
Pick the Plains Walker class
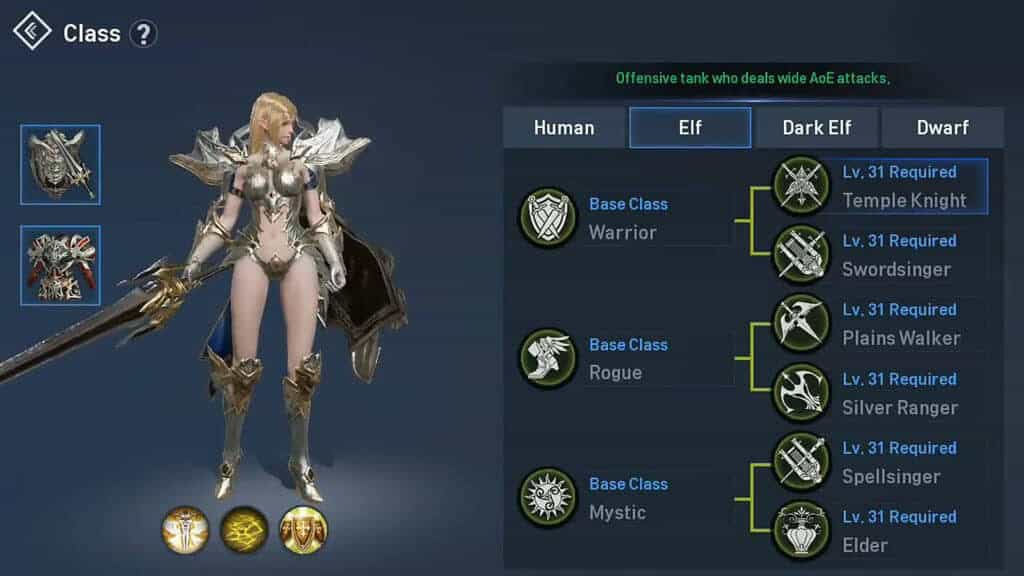point(880,324)
